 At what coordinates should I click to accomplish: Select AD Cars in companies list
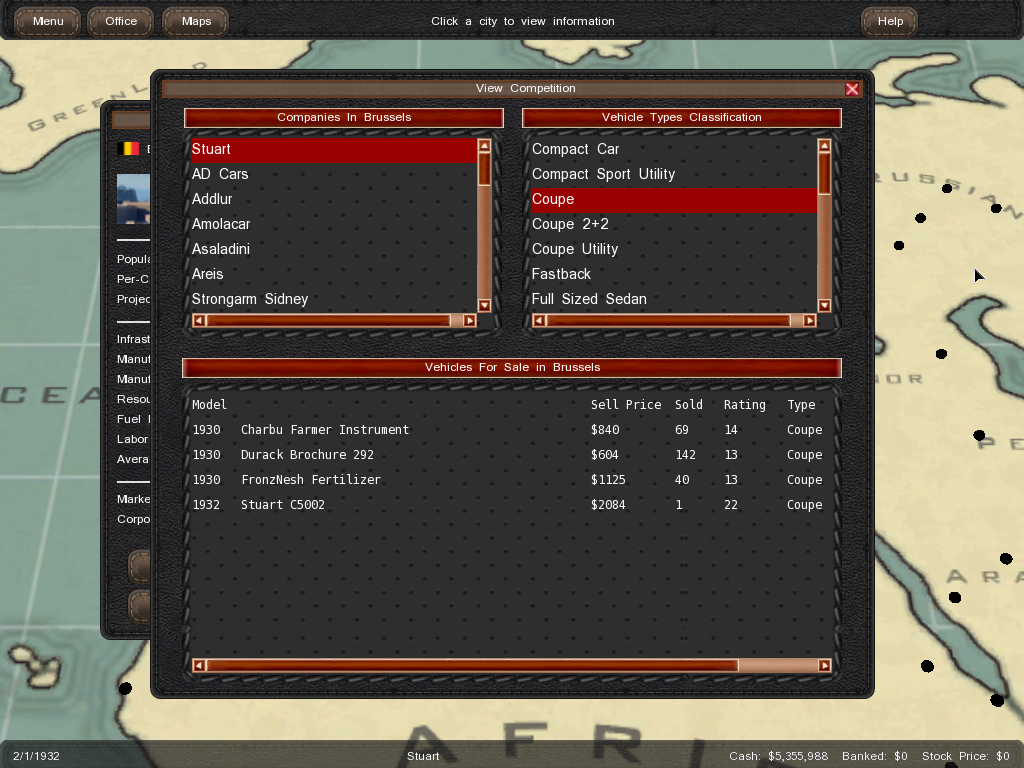[x=220, y=174]
